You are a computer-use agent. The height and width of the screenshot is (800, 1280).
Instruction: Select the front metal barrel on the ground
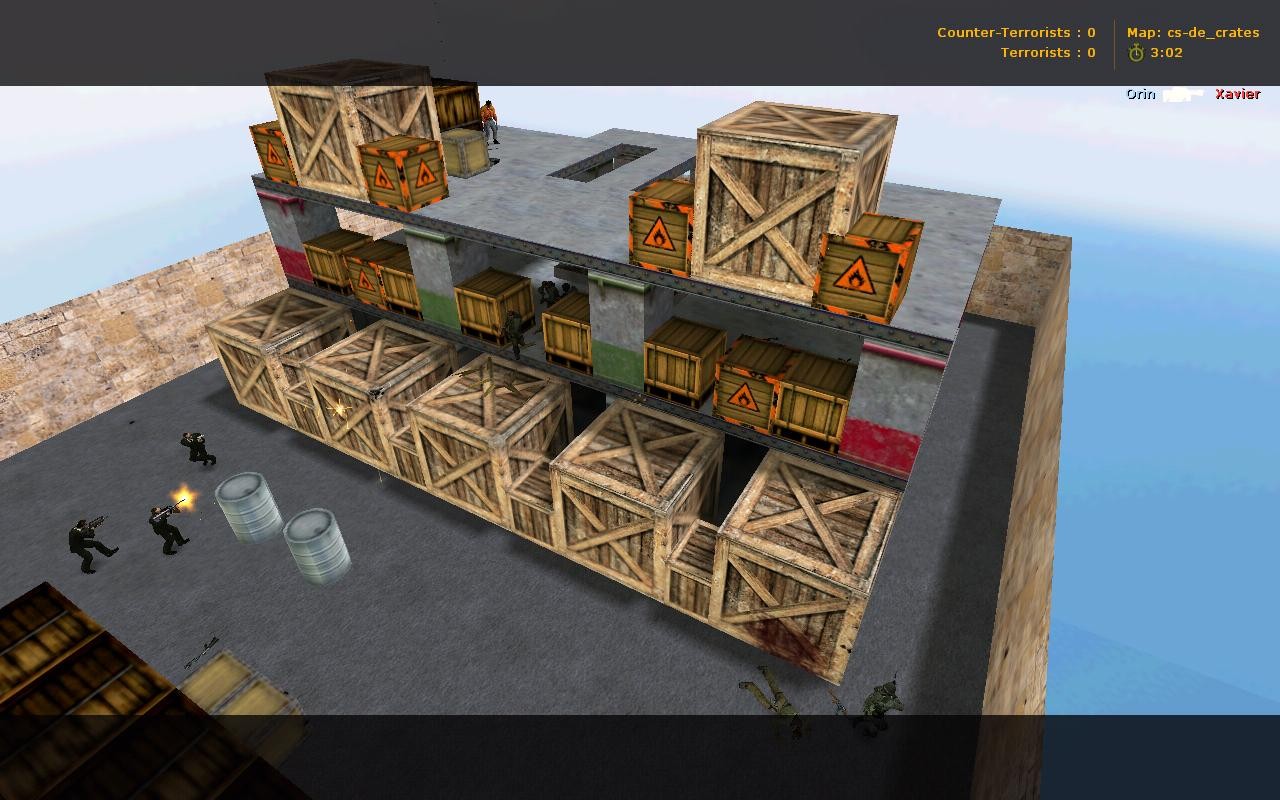(x=314, y=545)
